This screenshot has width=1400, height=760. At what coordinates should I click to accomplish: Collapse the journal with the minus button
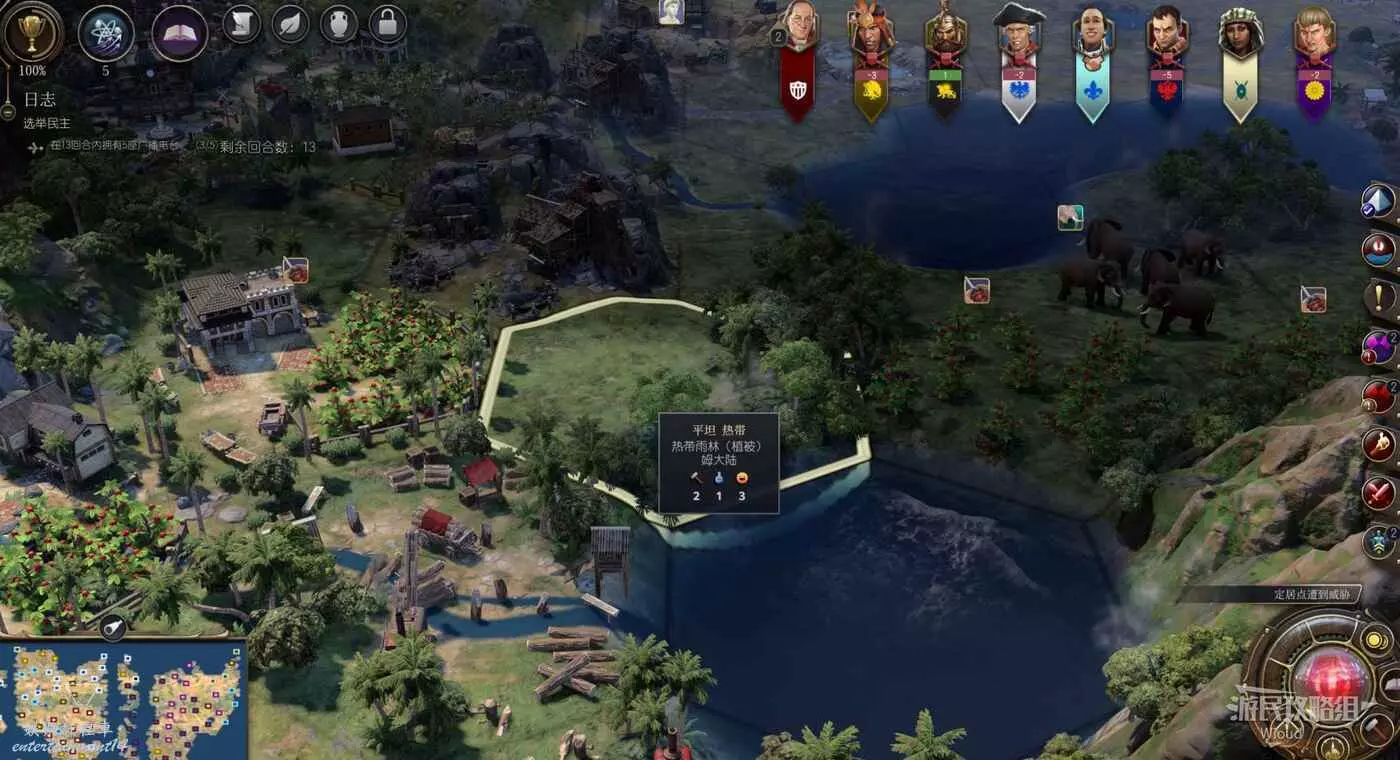click(x=8, y=112)
